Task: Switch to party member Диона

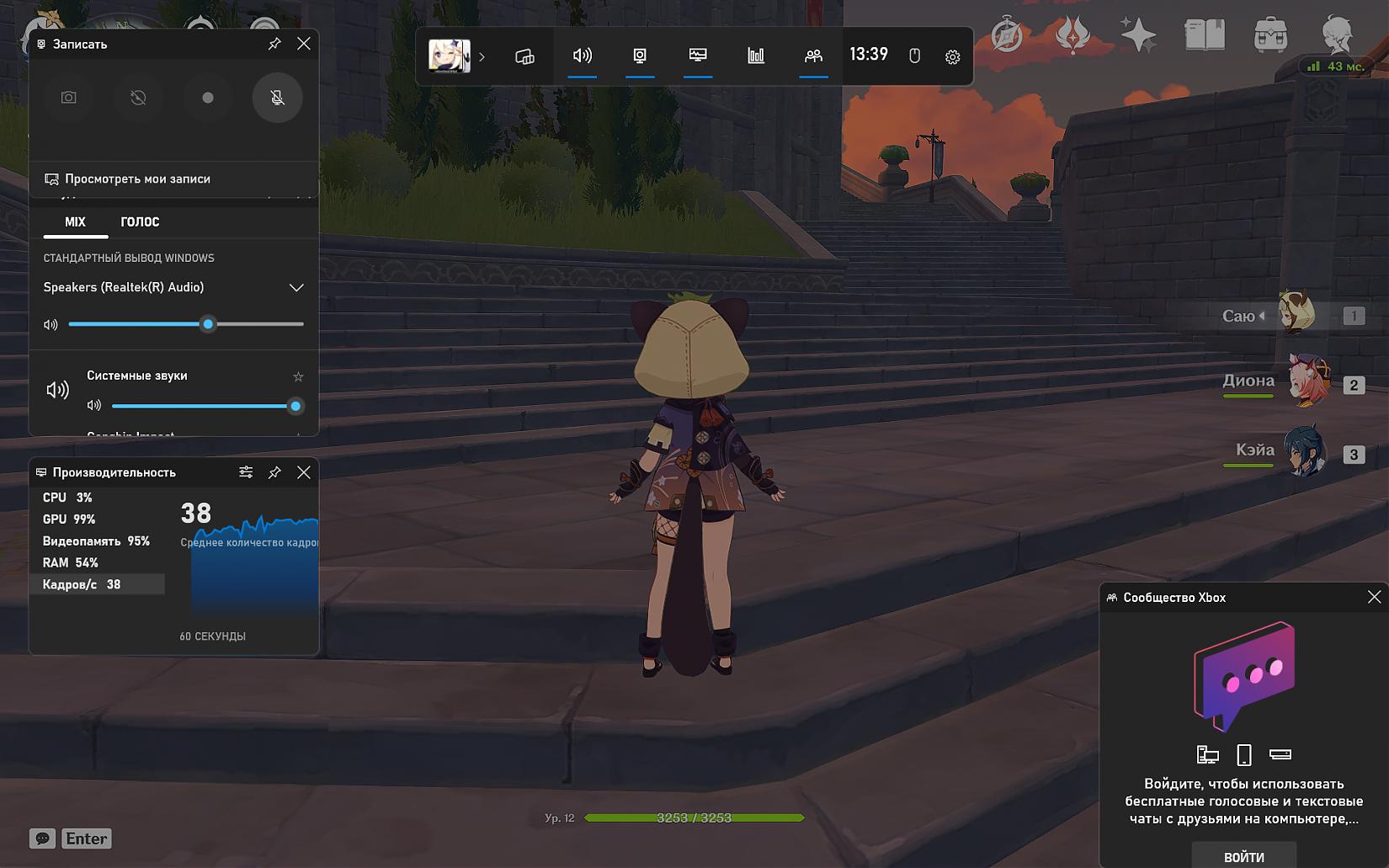Action: 1305,383
